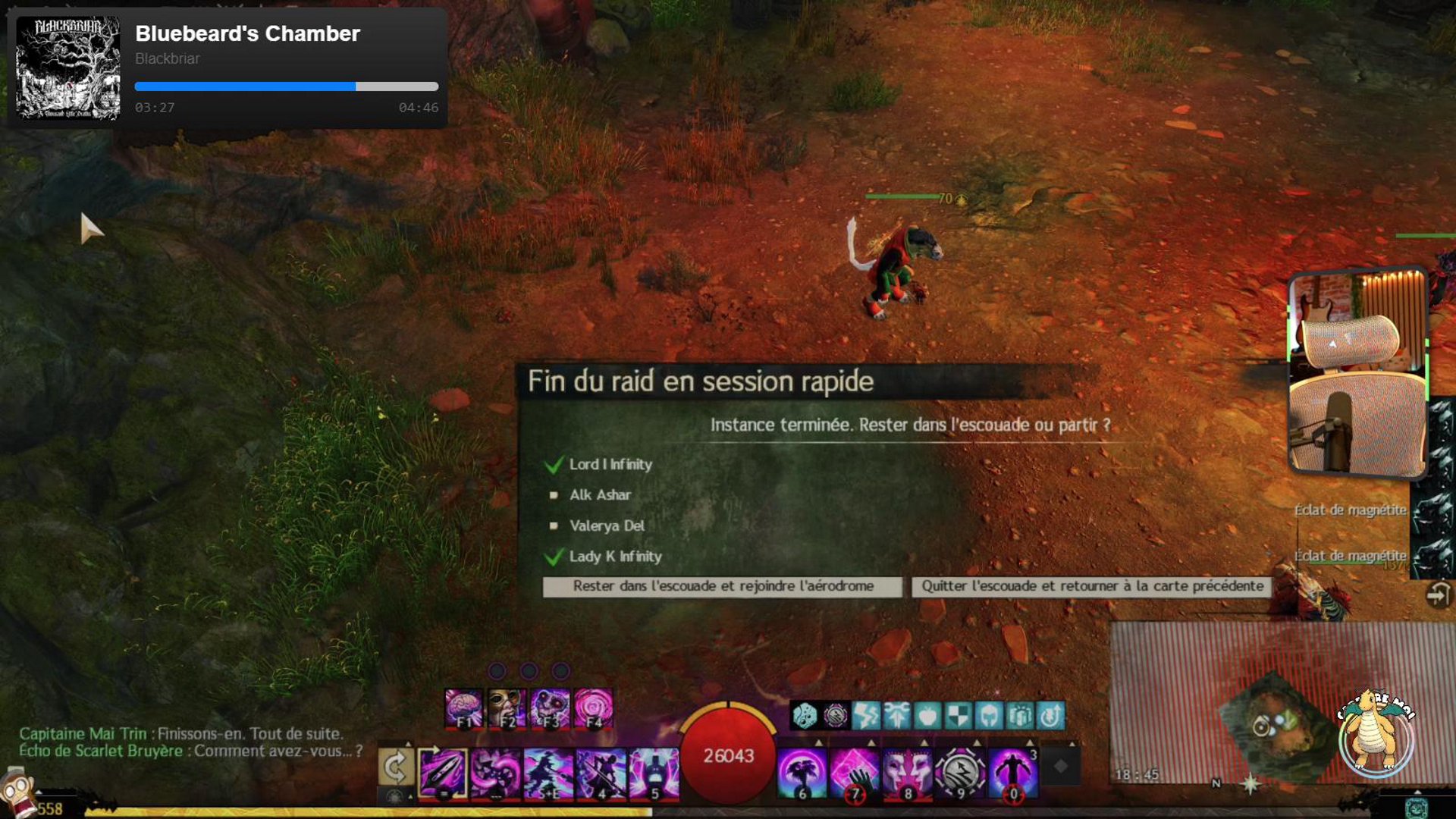
Task: Activate the F2 masked face shatter
Action: (507, 709)
